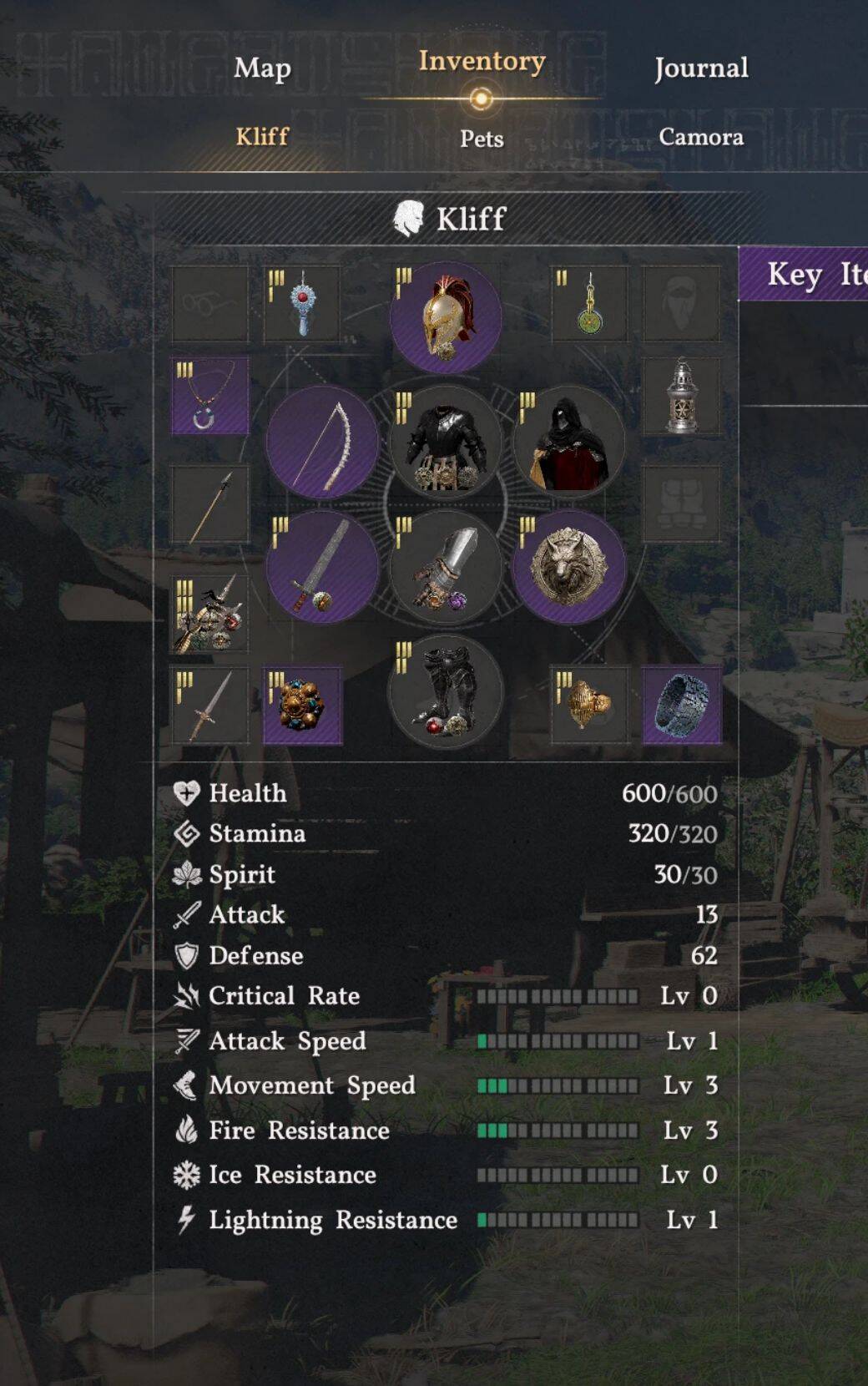Select the necklace with crescent pendant
This screenshot has width=868, height=1386.
tap(210, 396)
